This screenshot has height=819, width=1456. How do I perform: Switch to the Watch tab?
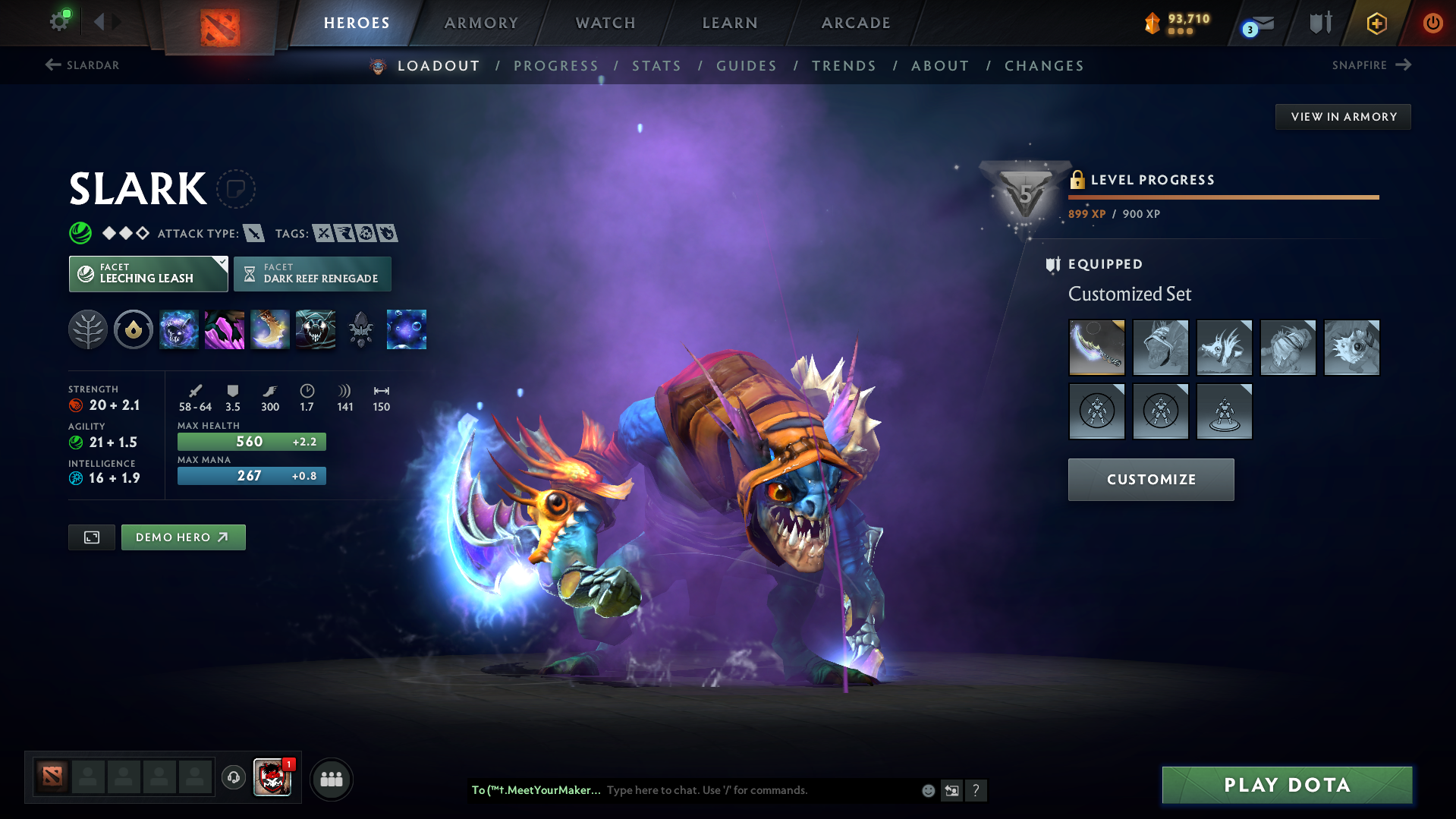(x=605, y=23)
